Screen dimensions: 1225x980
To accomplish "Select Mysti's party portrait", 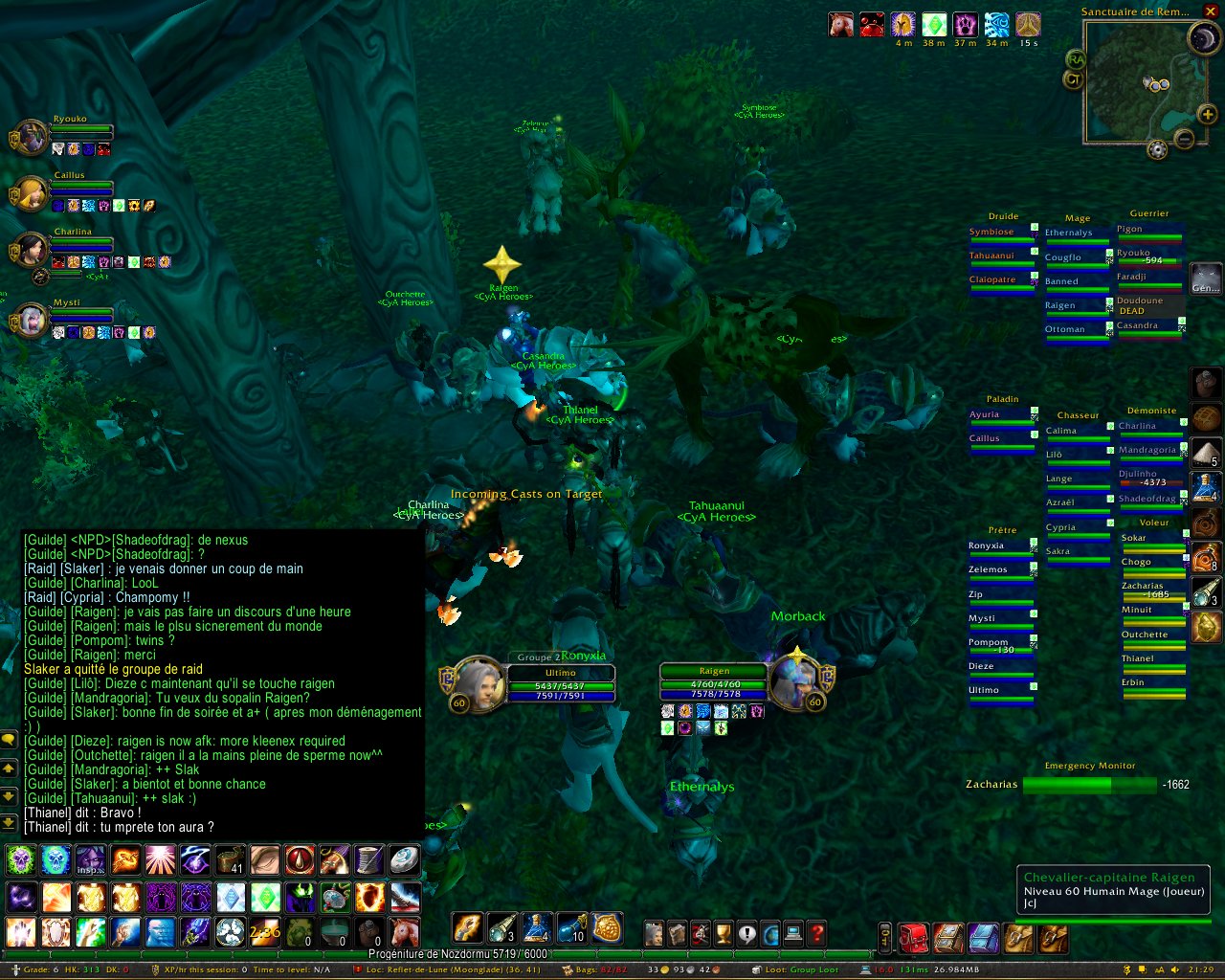I will 31,321.
